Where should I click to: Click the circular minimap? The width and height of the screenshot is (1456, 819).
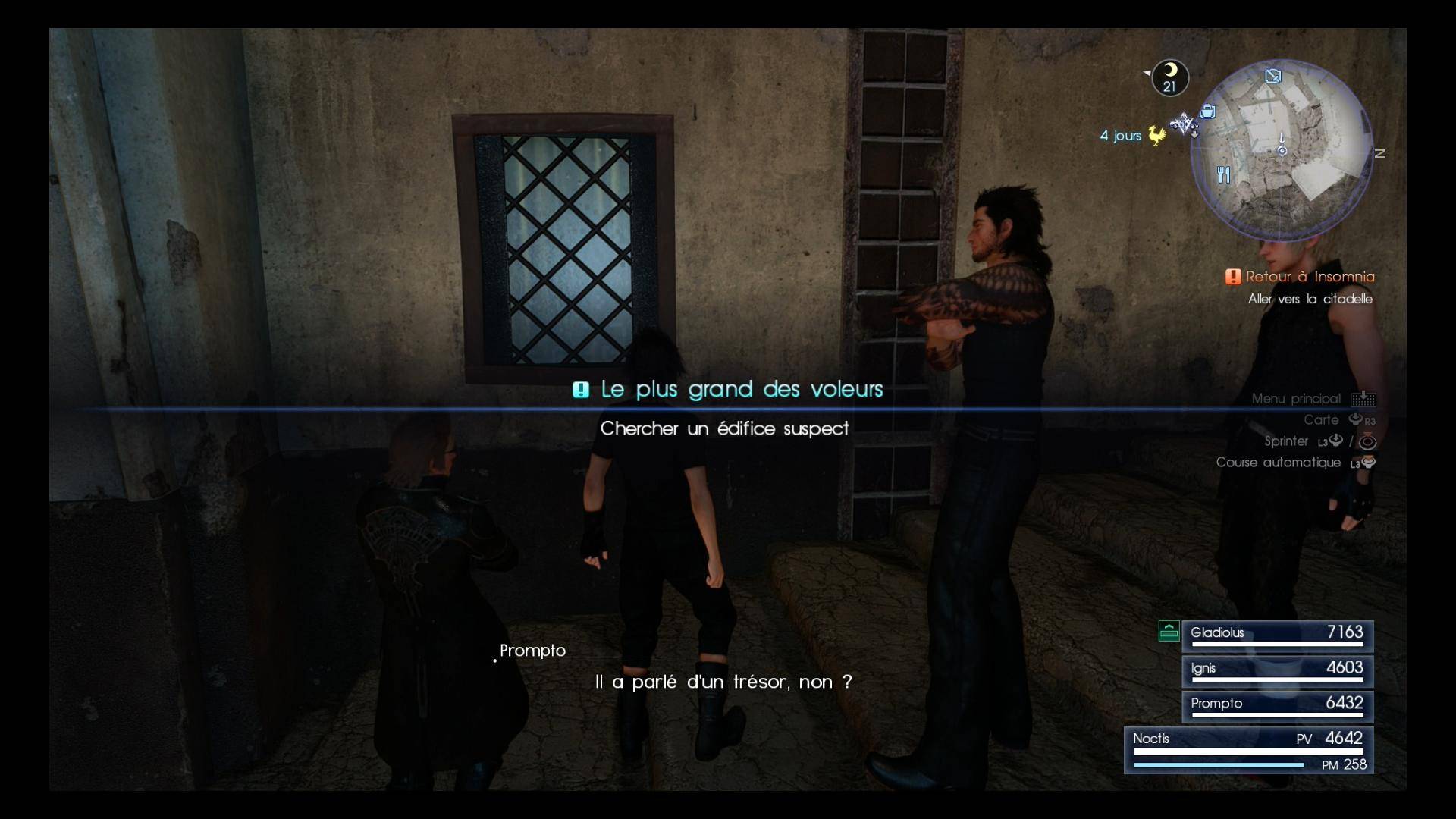[1282, 150]
